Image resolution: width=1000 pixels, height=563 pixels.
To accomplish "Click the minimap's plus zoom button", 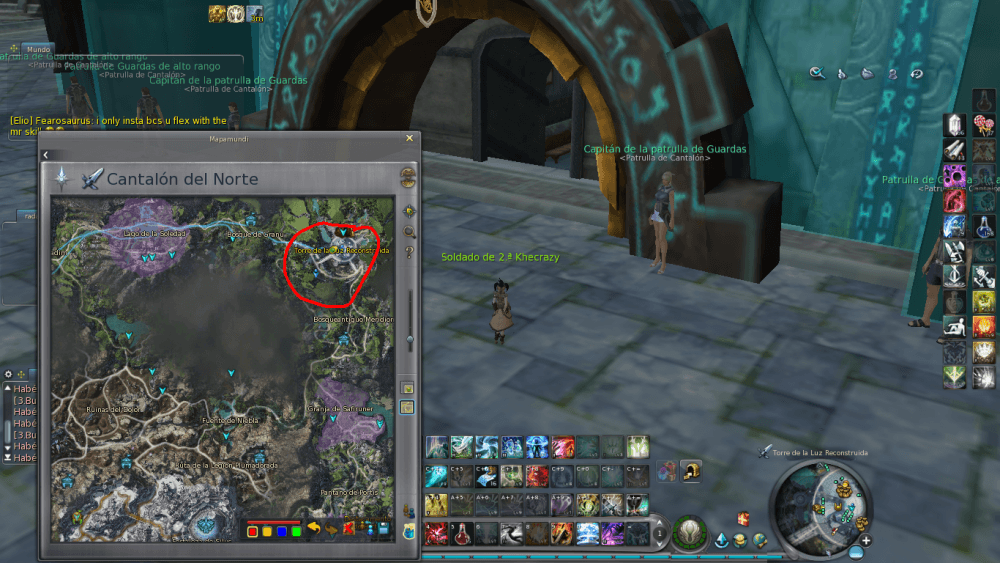I will pos(866,541).
